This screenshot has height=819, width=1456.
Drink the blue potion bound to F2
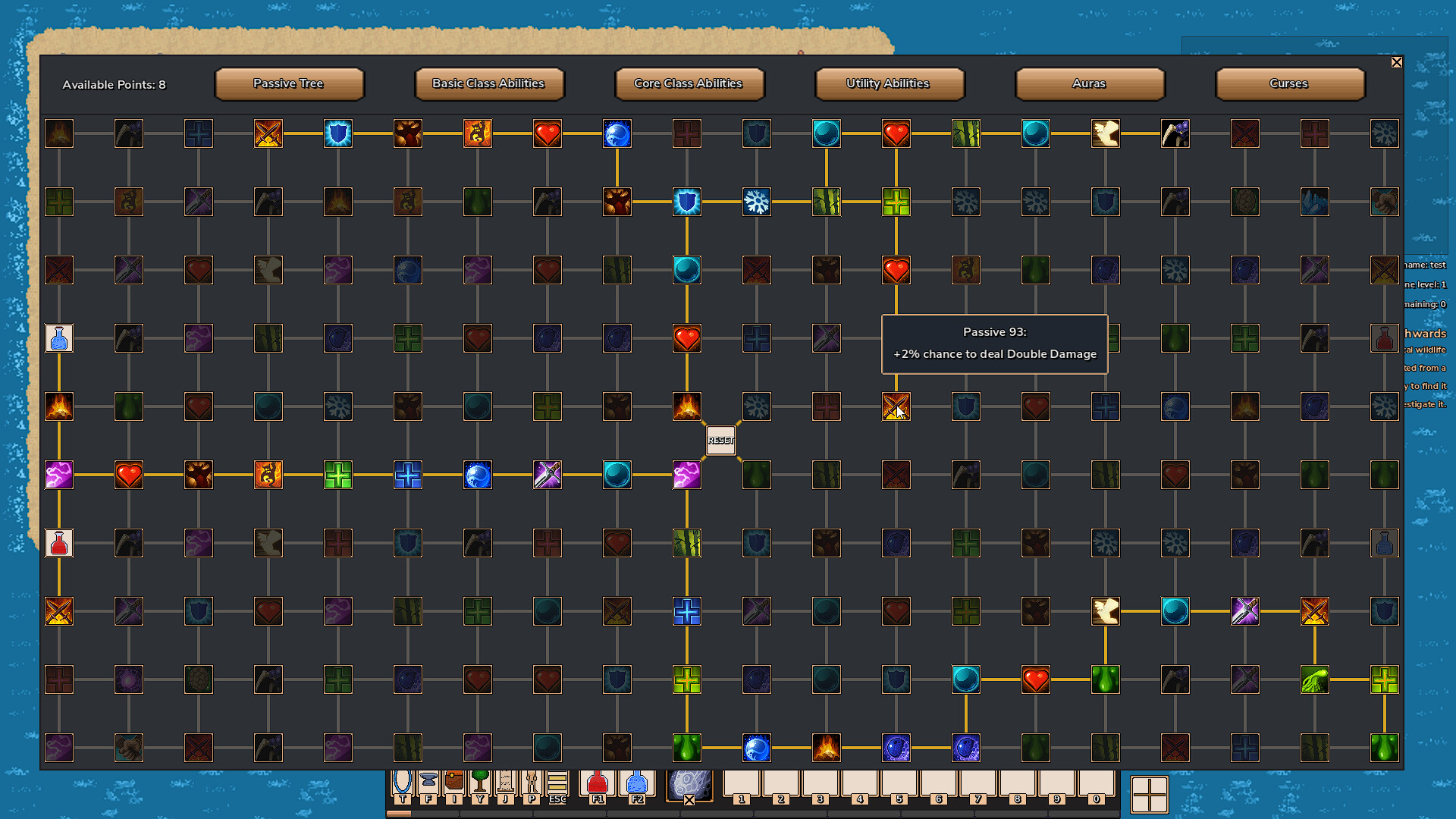(x=638, y=781)
